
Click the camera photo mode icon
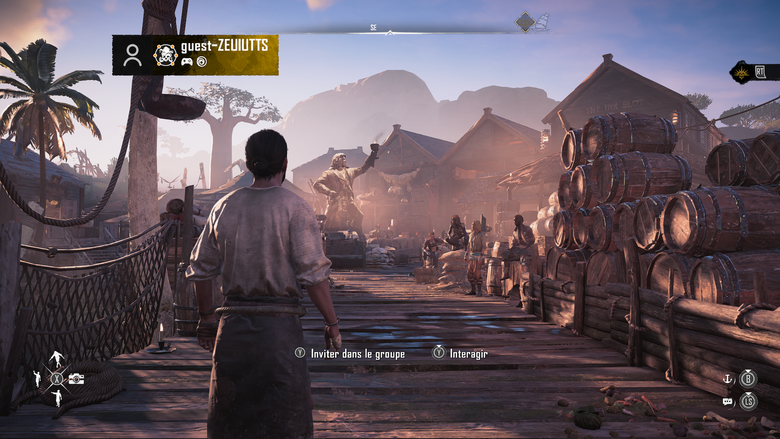77,378
